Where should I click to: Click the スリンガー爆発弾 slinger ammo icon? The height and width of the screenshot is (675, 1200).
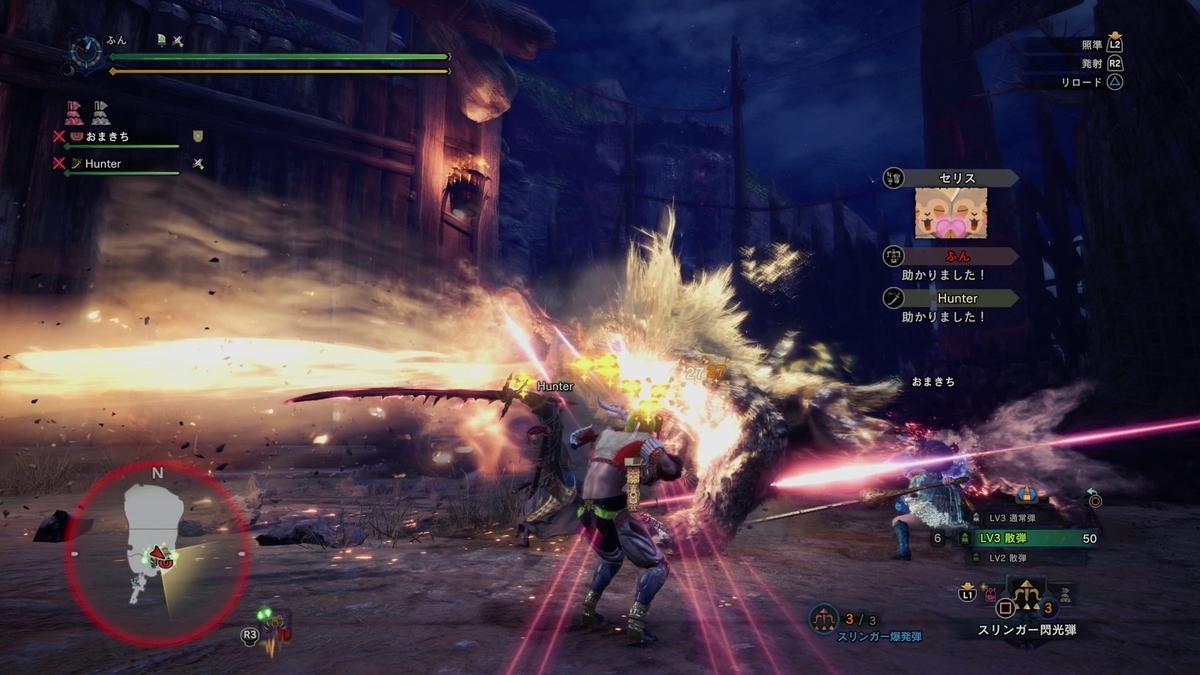click(823, 618)
